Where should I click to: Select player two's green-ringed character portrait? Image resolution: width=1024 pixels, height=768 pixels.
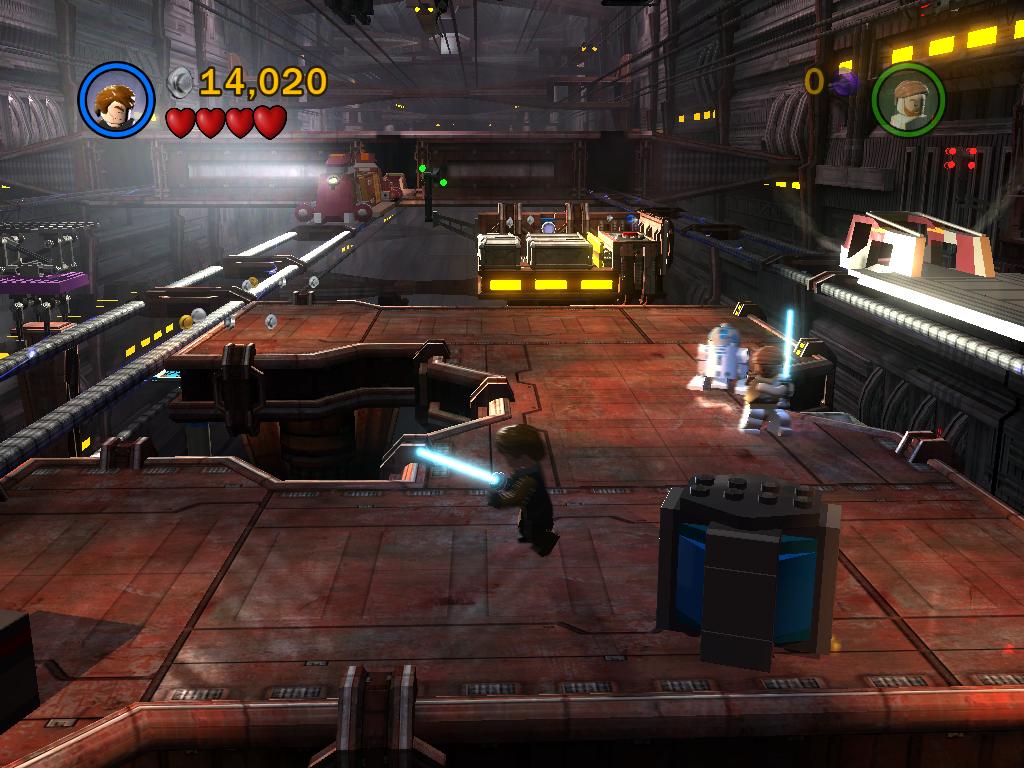point(908,101)
